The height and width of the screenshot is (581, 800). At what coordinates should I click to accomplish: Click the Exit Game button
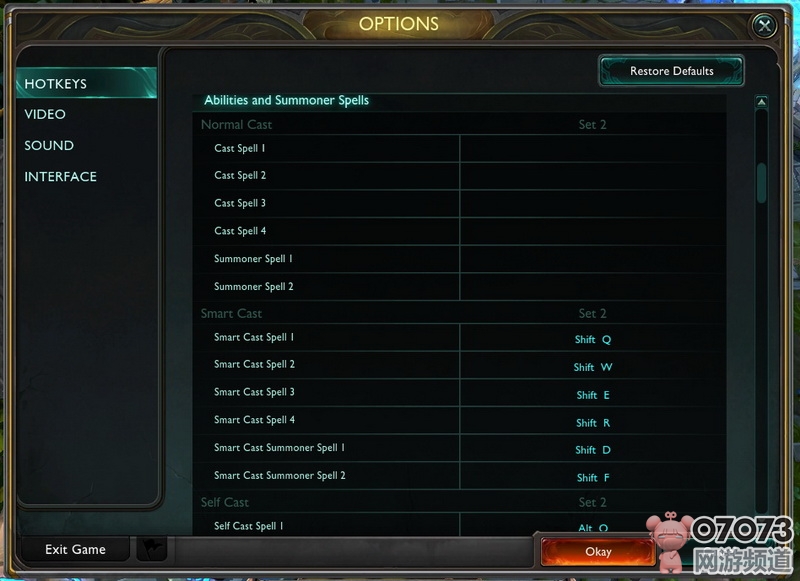(x=75, y=549)
